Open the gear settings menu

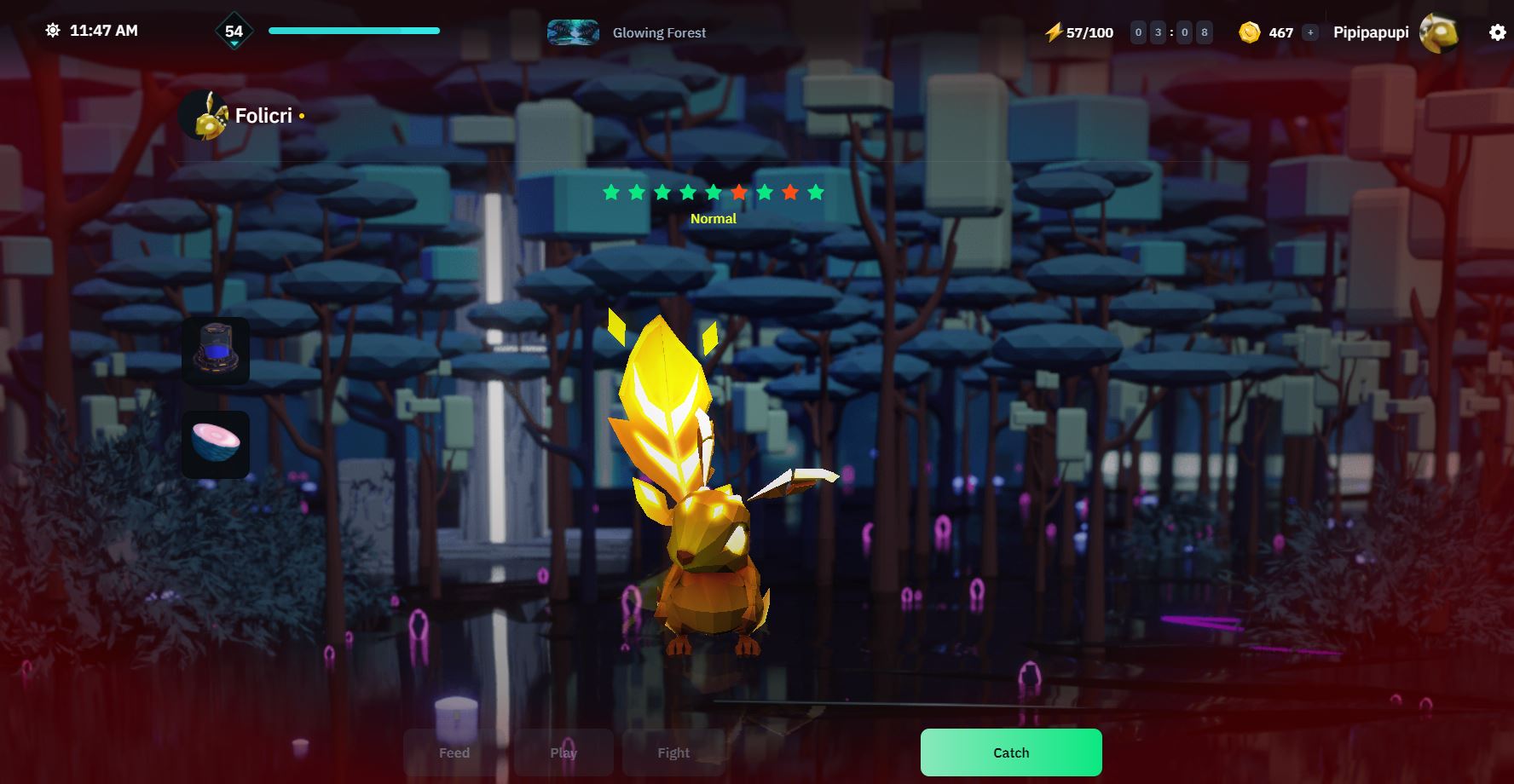[x=1497, y=32]
